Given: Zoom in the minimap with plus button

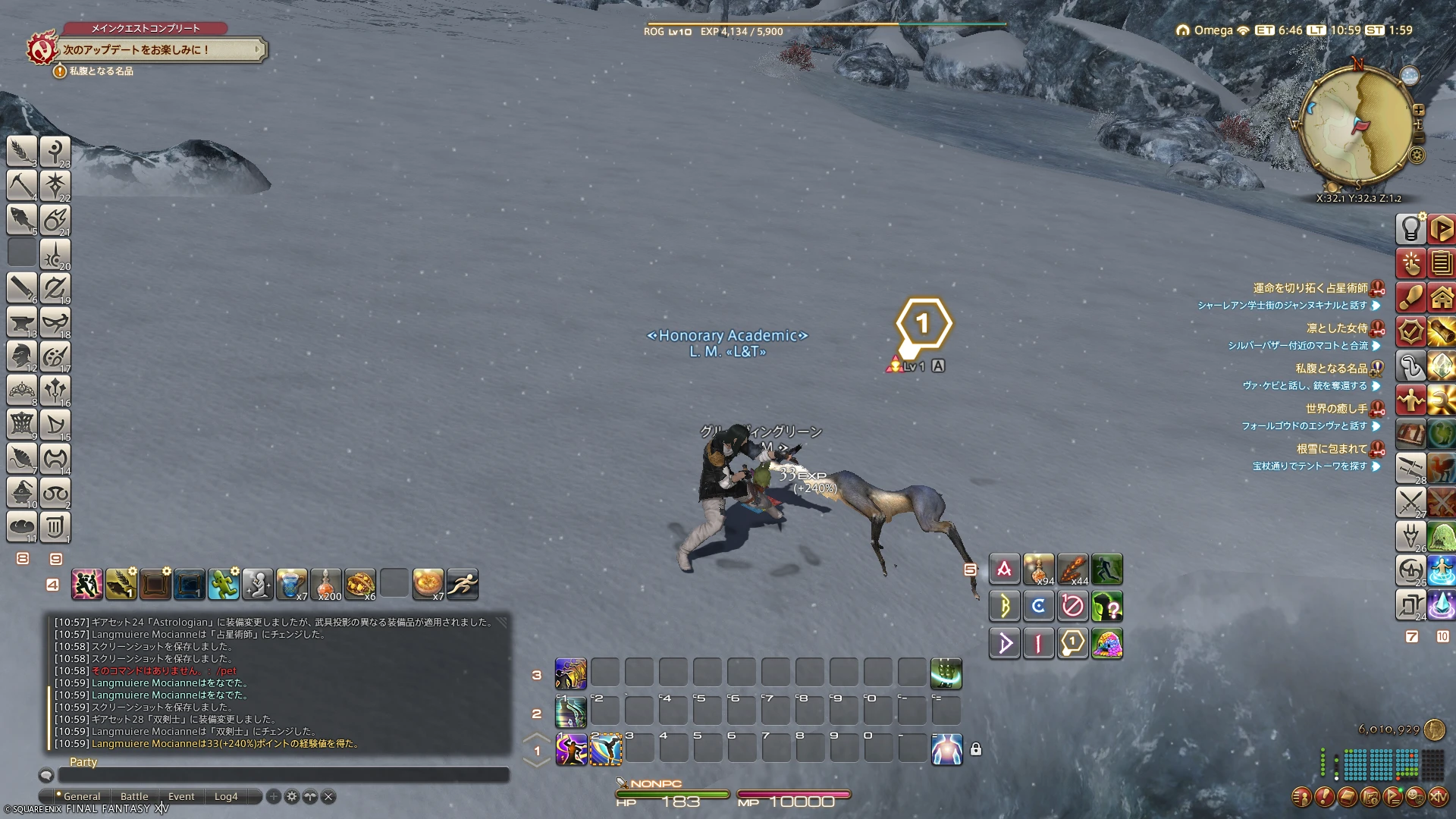Looking at the screenshot, I should (x=1419, y=110).
